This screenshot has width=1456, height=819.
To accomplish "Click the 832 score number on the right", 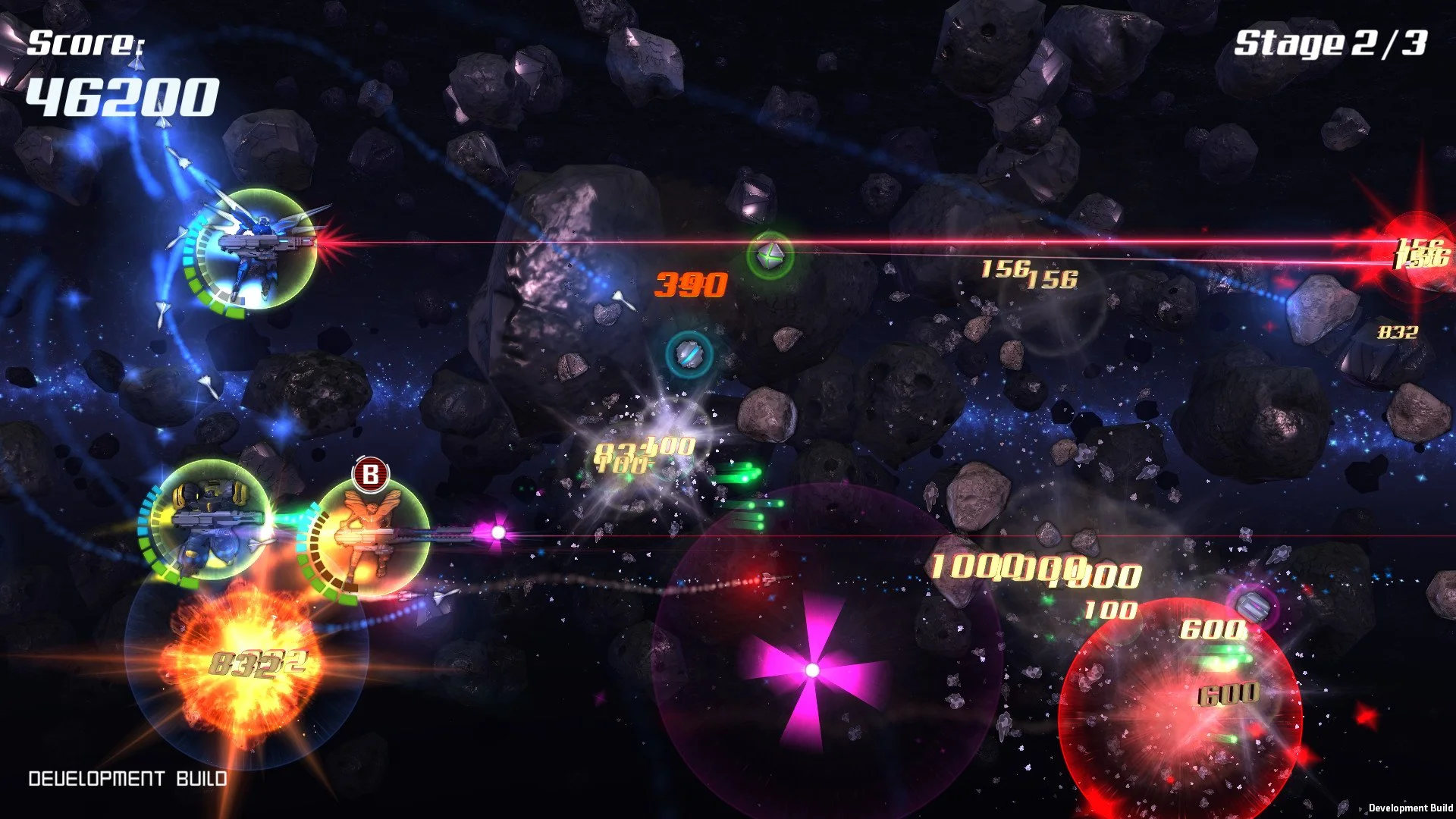I will (1398, 331).
